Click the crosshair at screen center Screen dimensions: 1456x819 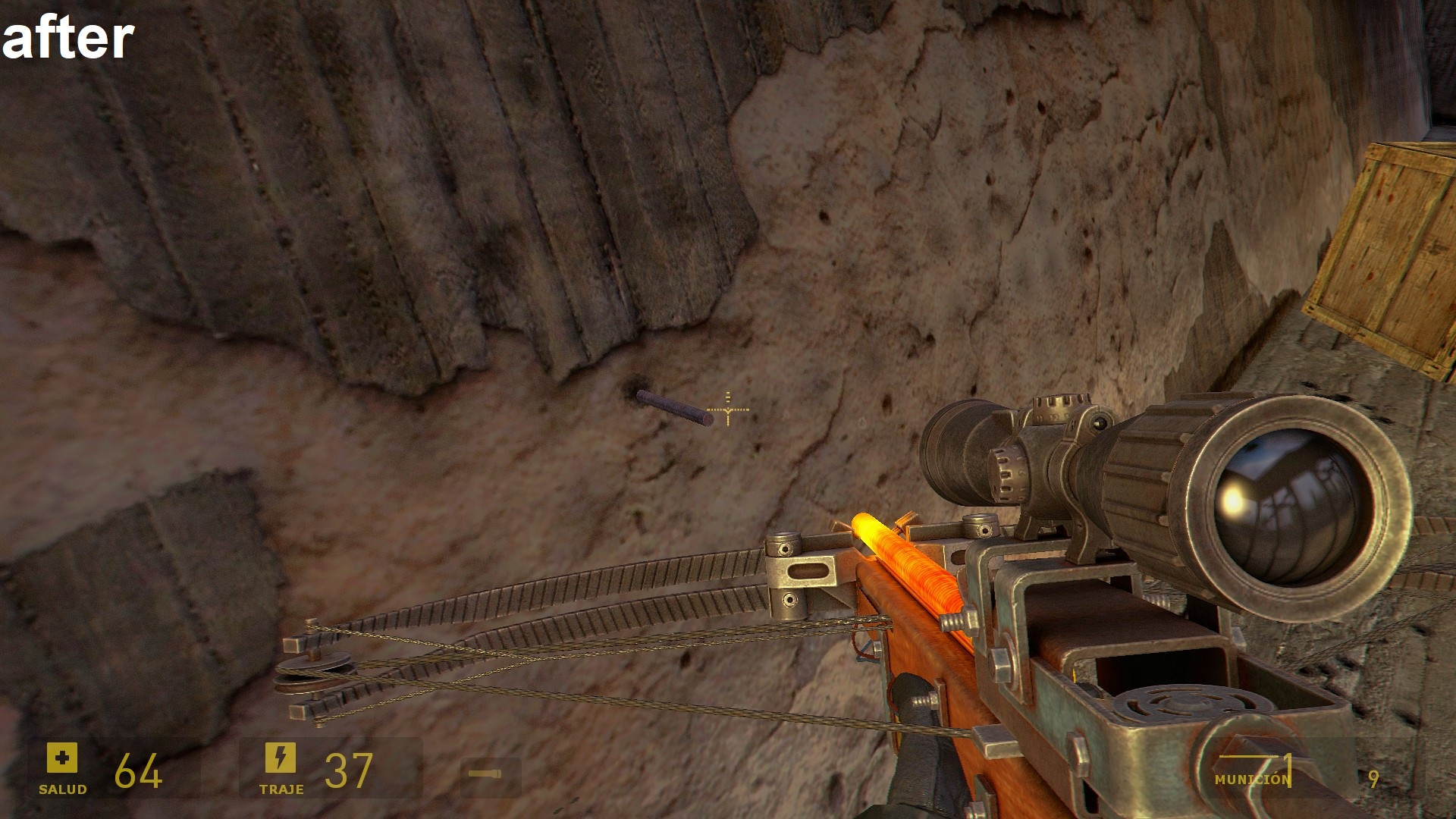pyautogui.click(x=727, y=409)
